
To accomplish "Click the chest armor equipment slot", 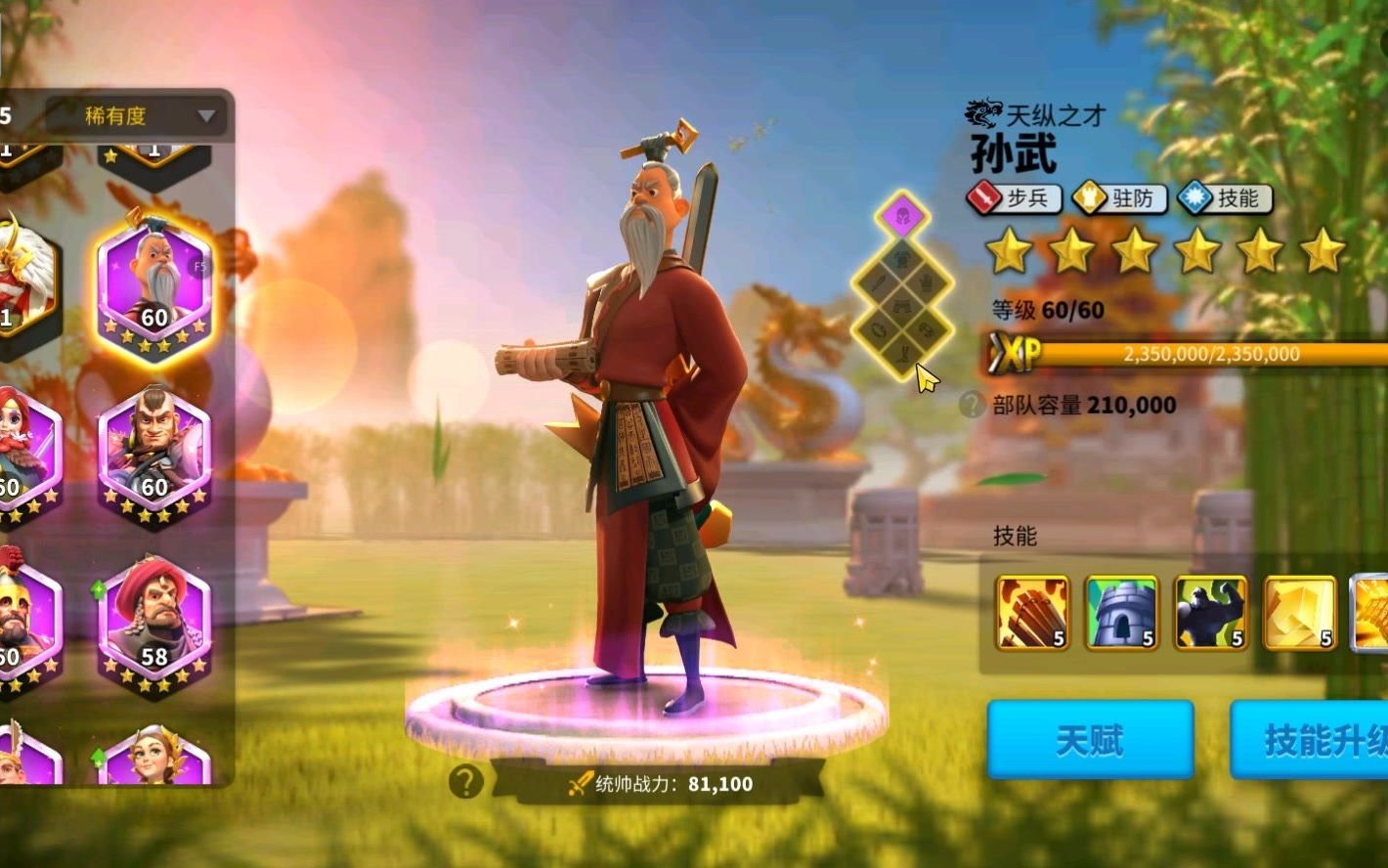I will click(903, 257).
